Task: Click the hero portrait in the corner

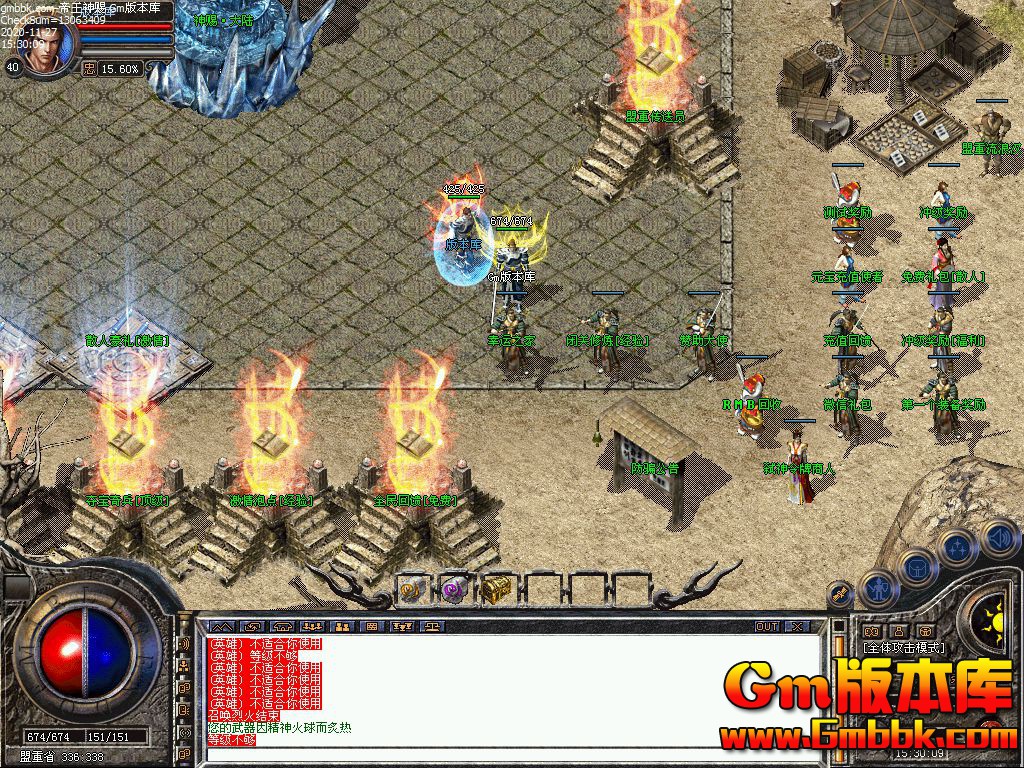Action: 47,47
